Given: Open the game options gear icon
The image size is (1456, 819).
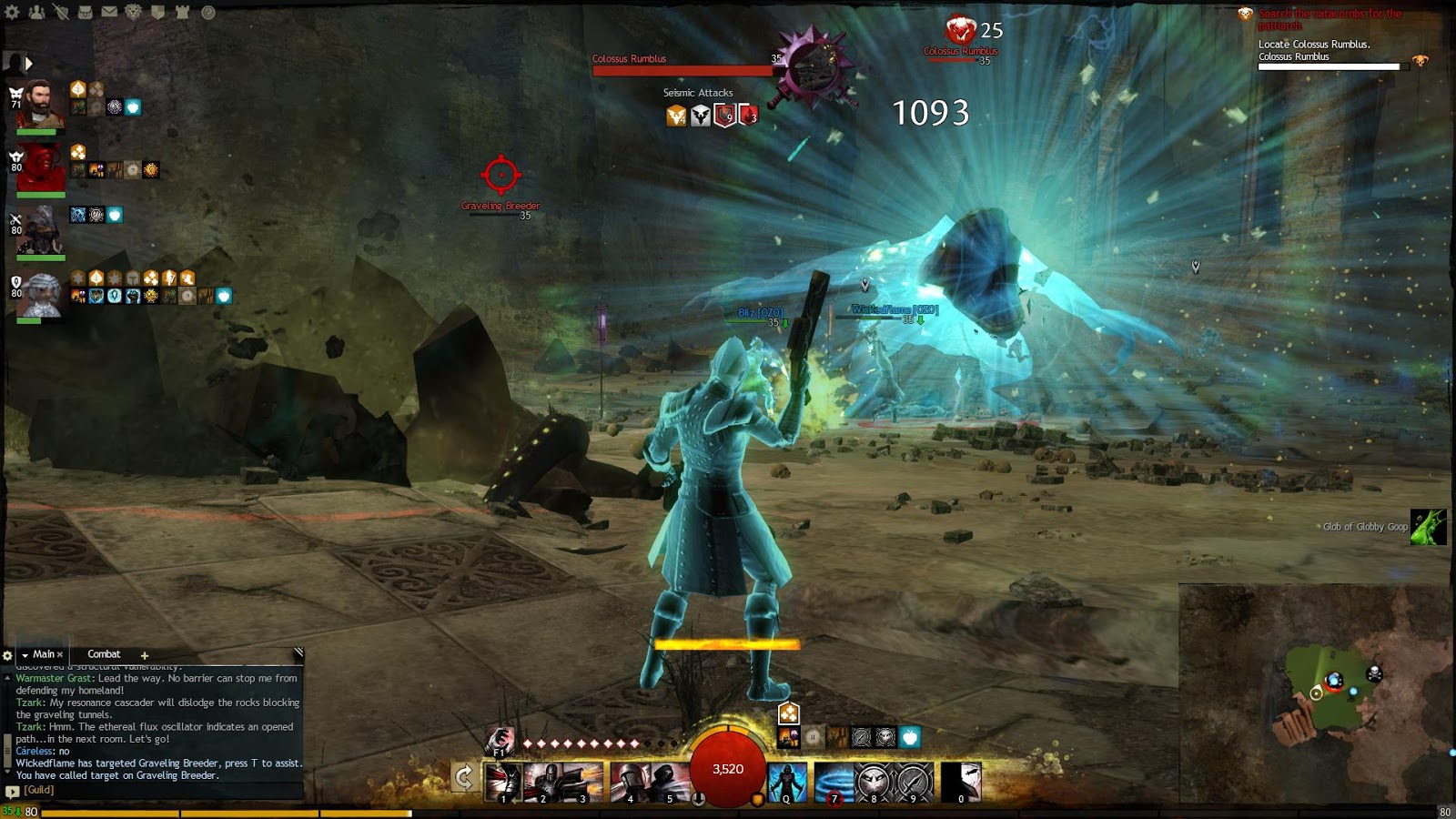Looking at the screenshot, I should [x=11, y=12].
